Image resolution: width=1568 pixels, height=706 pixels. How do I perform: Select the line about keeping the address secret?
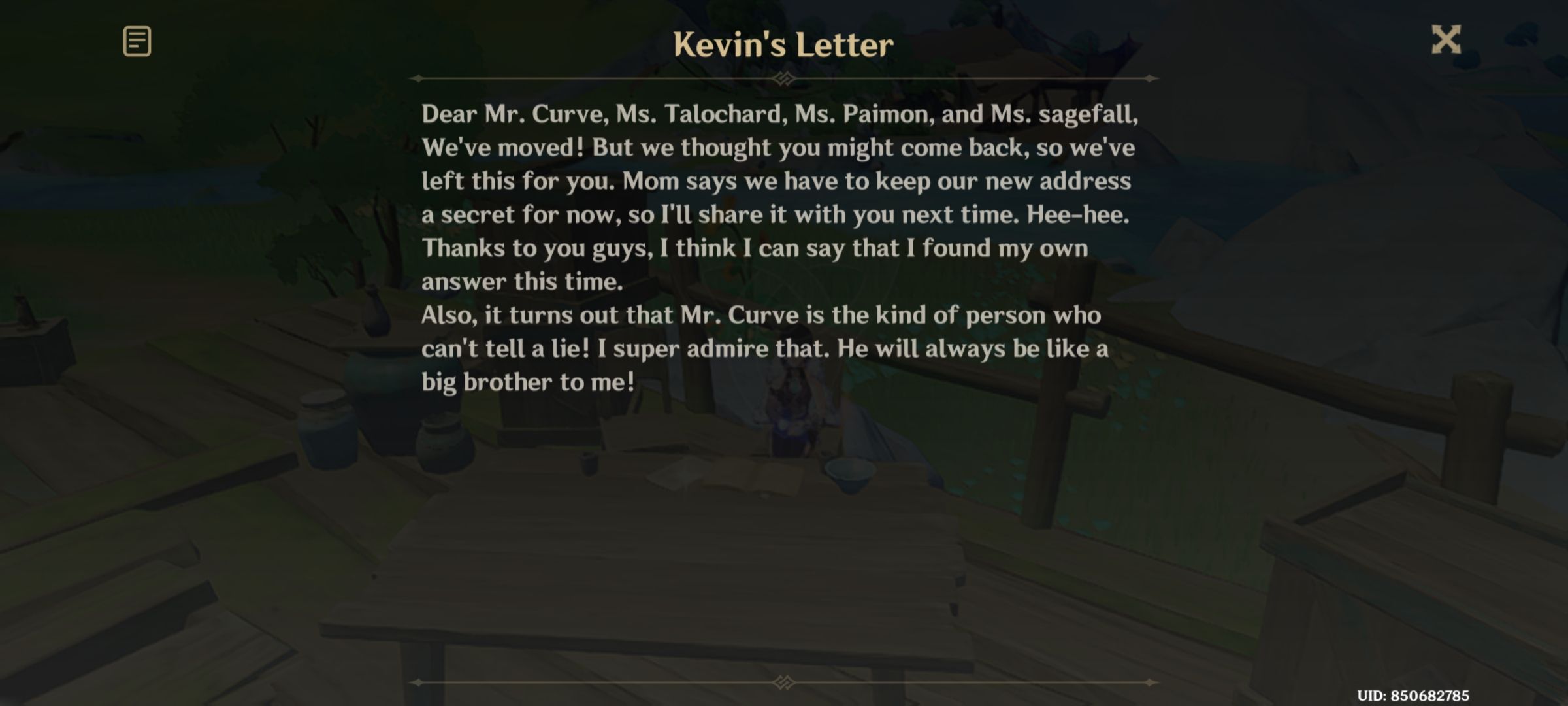pos(777,215)
